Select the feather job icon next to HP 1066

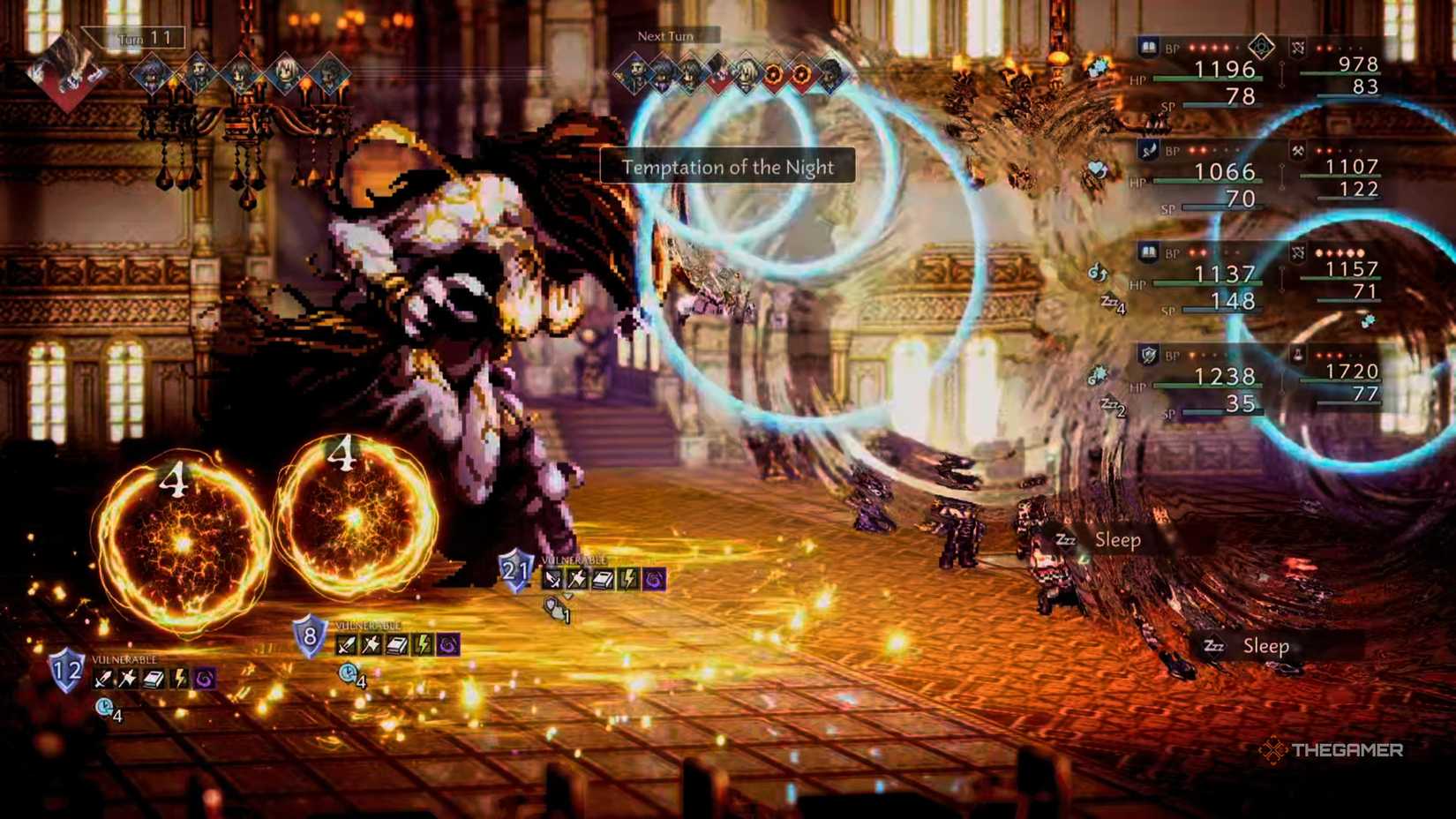(1148, 151)
